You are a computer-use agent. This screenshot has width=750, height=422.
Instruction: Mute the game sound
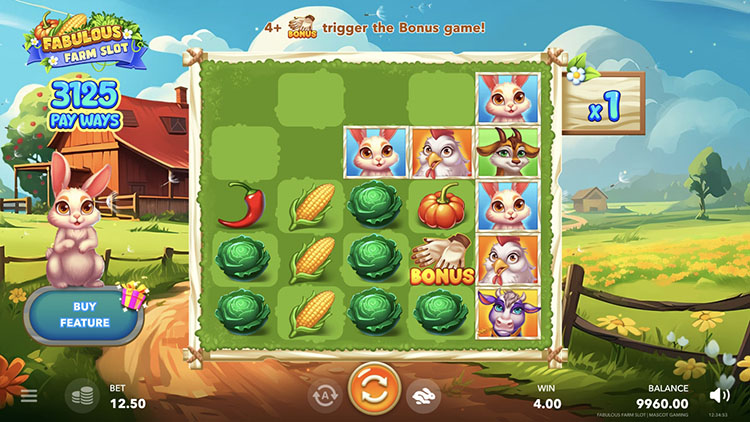[x=719, y=395]
